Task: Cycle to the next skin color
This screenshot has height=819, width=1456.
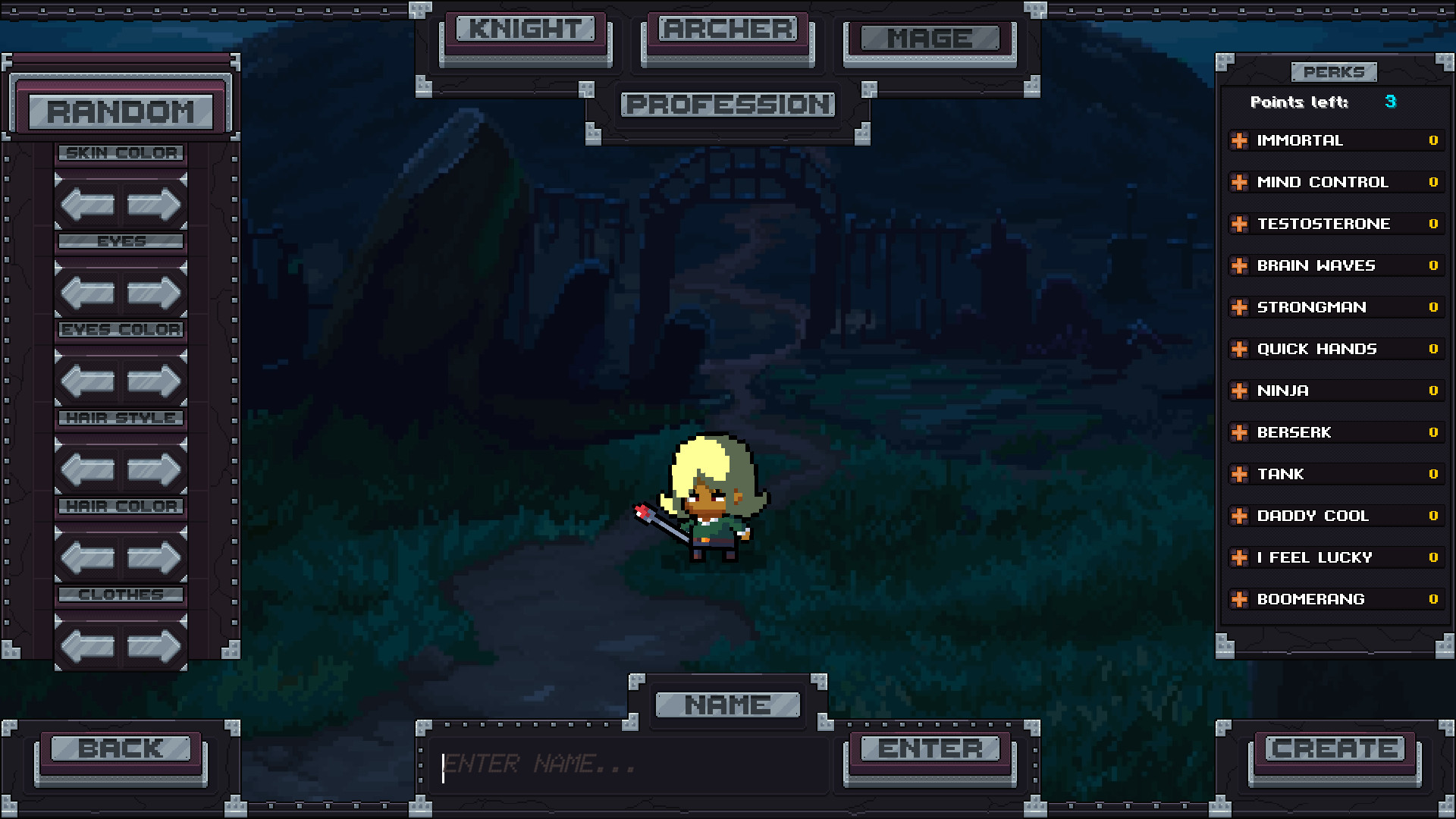Action: click(154, 203)
